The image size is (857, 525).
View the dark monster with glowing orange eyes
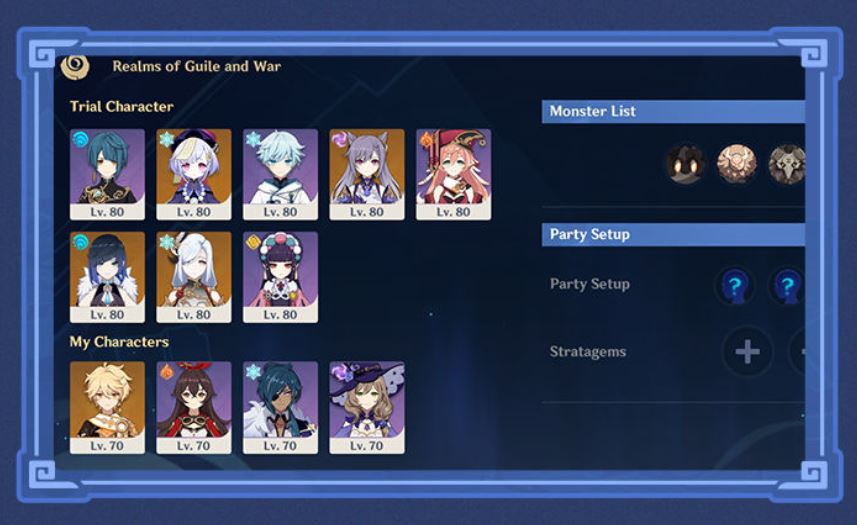pos(685,164)
